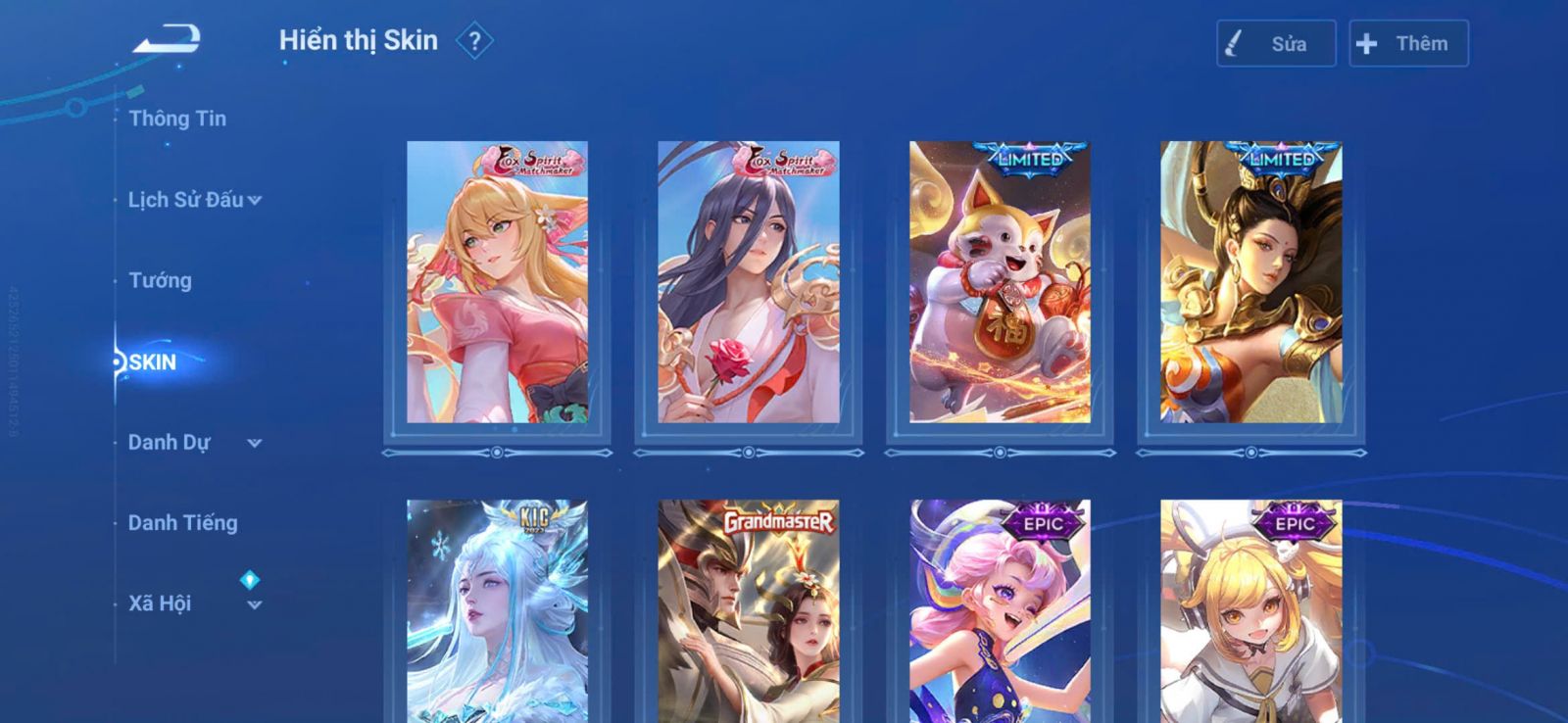
Task: Select the blonde Fox Spirit Matchmaker skin
Action: [497, 282]
